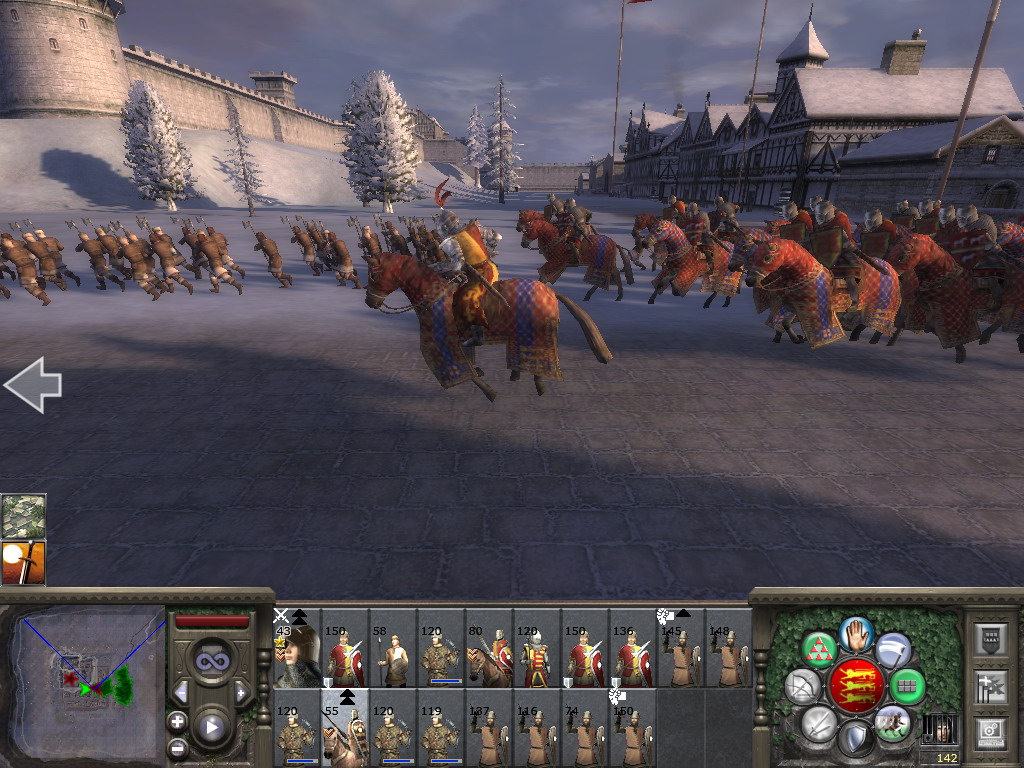Click the play speed button
Screen dimensions: 1024x768
point(210,727)
